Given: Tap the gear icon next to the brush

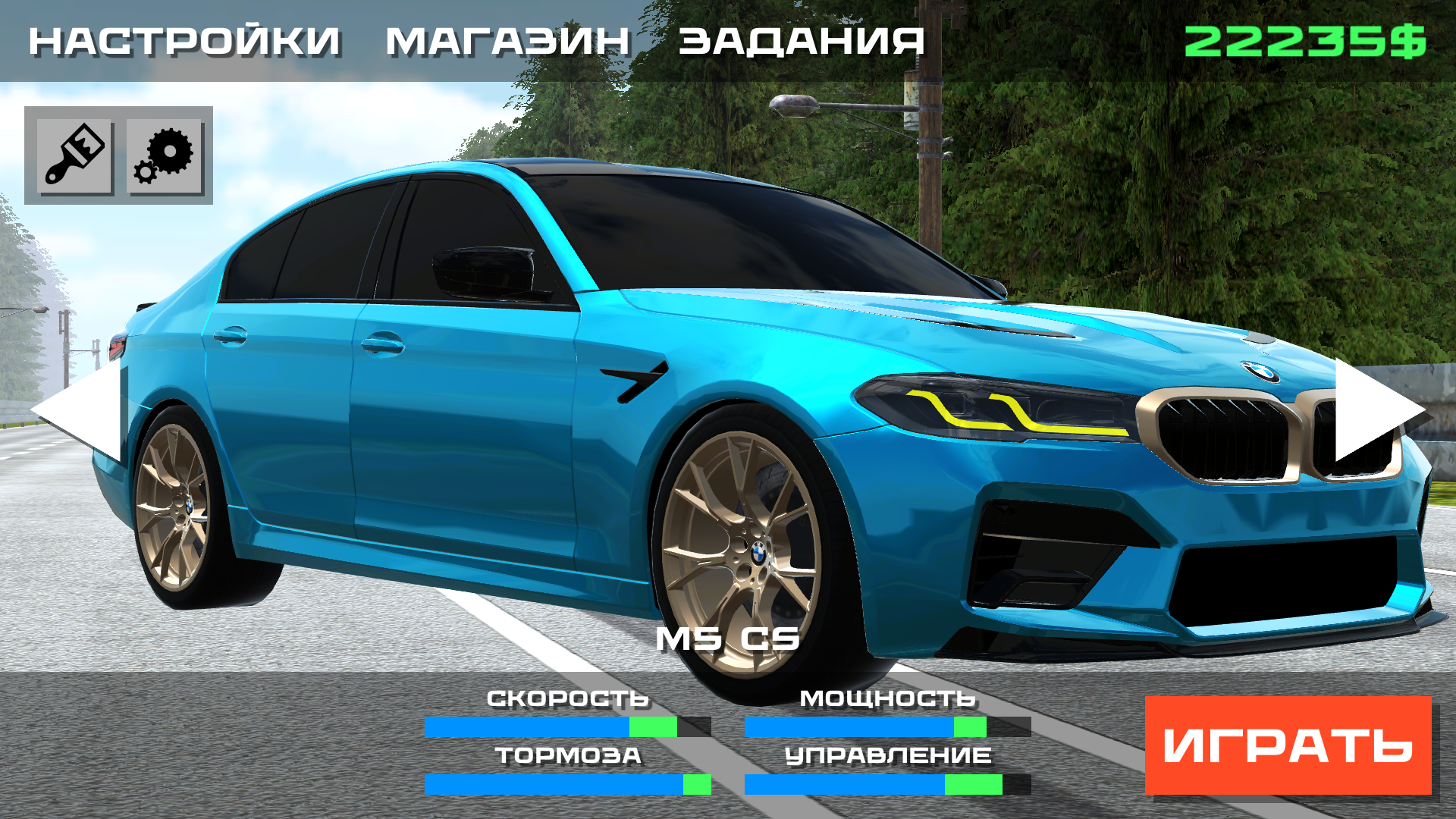Looking at the screenshot, I should click(x=164, y=157).
